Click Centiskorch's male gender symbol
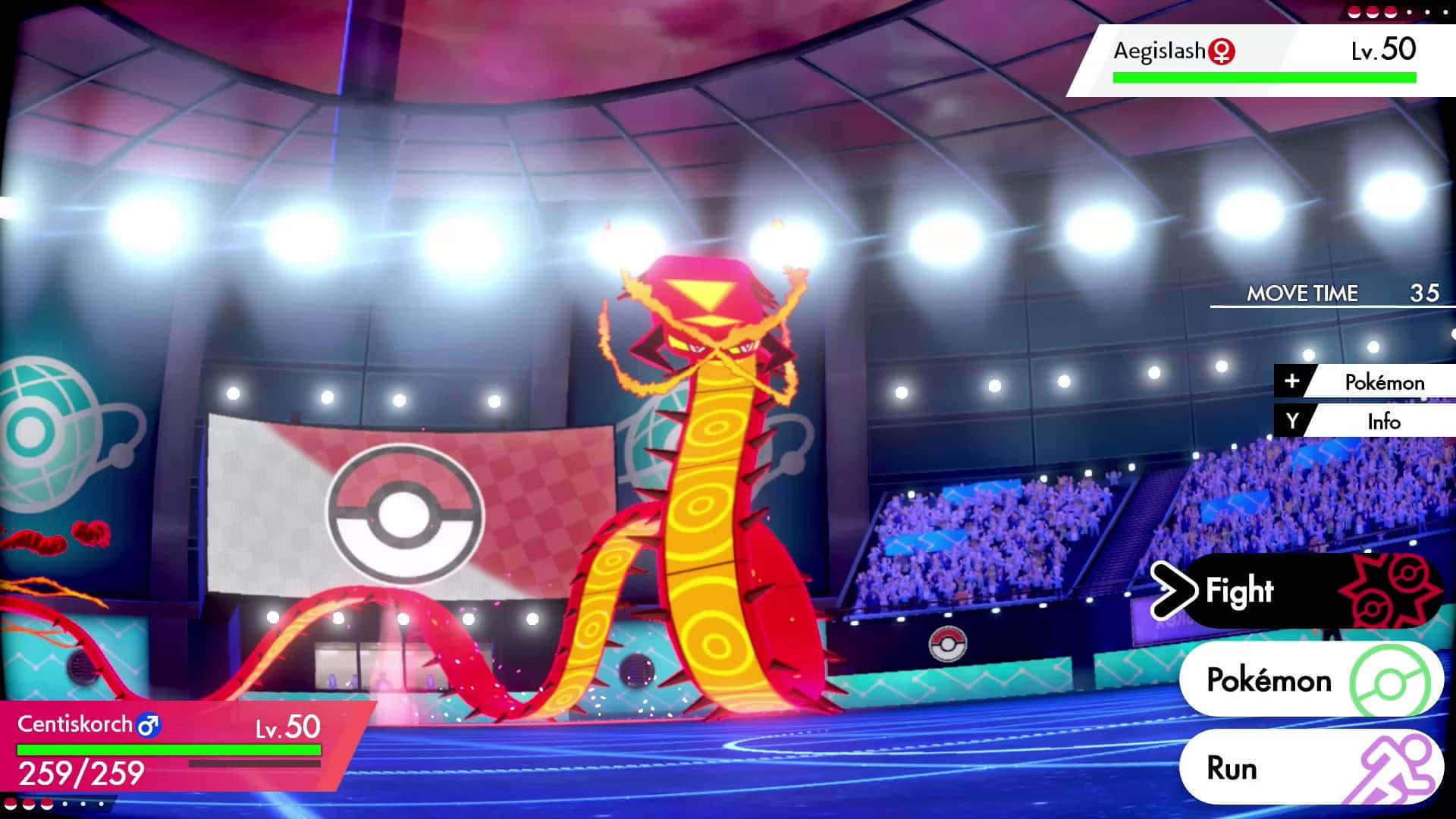This screenshot has height=819, width=1456. 149,725
